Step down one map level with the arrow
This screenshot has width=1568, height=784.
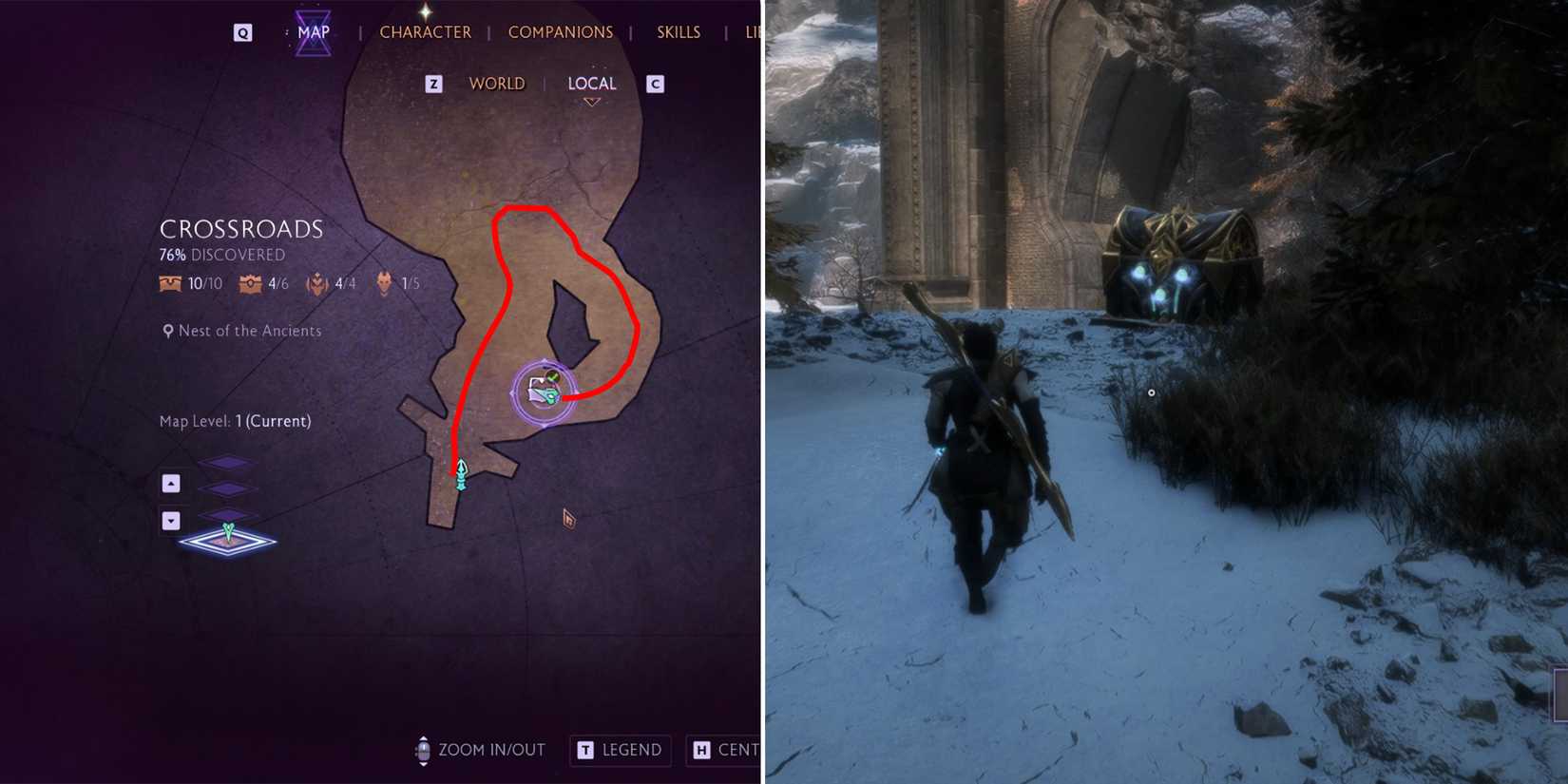coord(171,520)
